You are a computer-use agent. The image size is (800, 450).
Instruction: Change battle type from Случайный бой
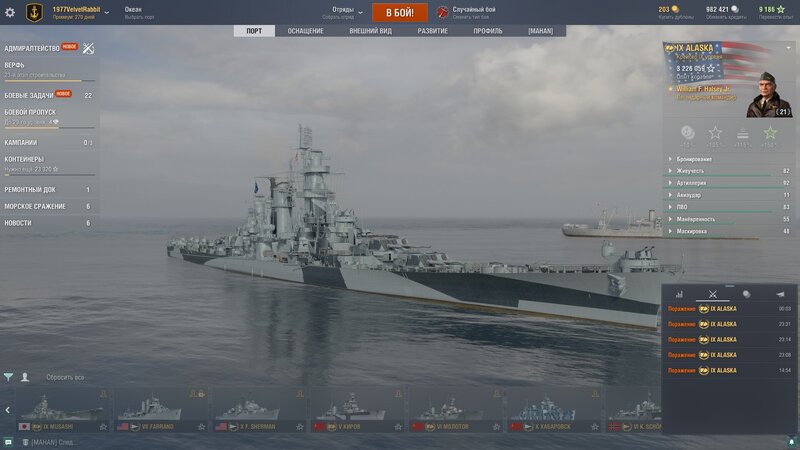point(474,12)
